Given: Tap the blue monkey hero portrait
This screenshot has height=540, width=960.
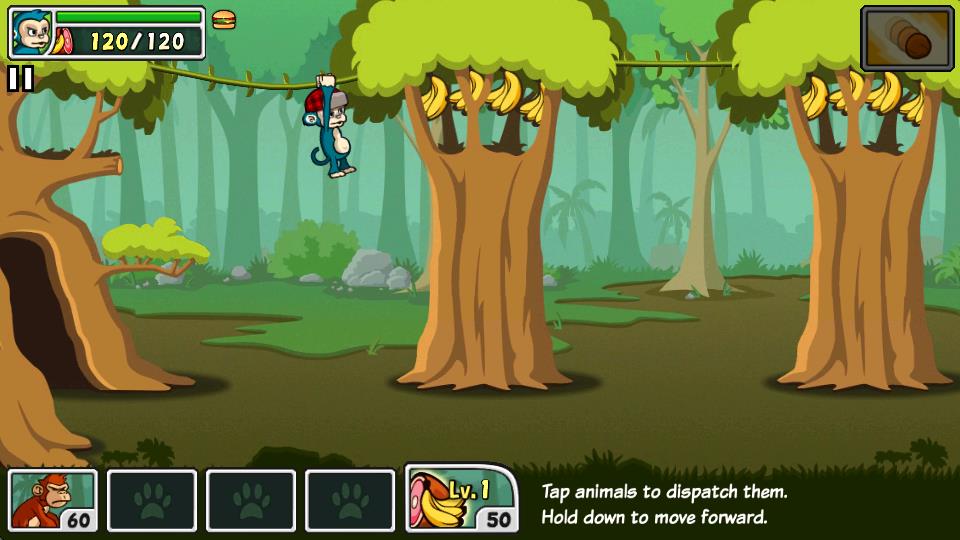Looking at the screenshot, I should point(30,33).
